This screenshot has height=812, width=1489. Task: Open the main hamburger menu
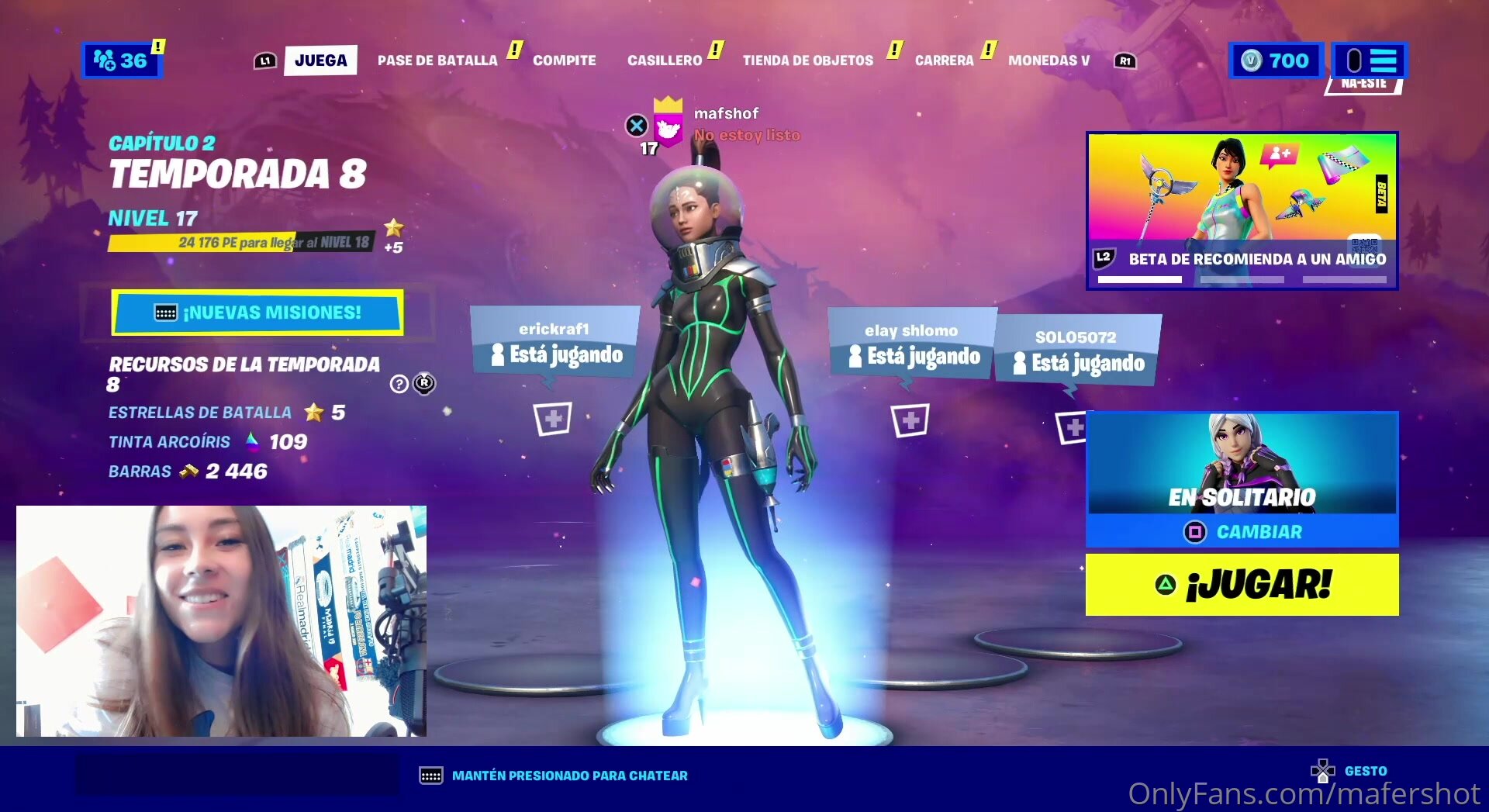click(1370, 60)
